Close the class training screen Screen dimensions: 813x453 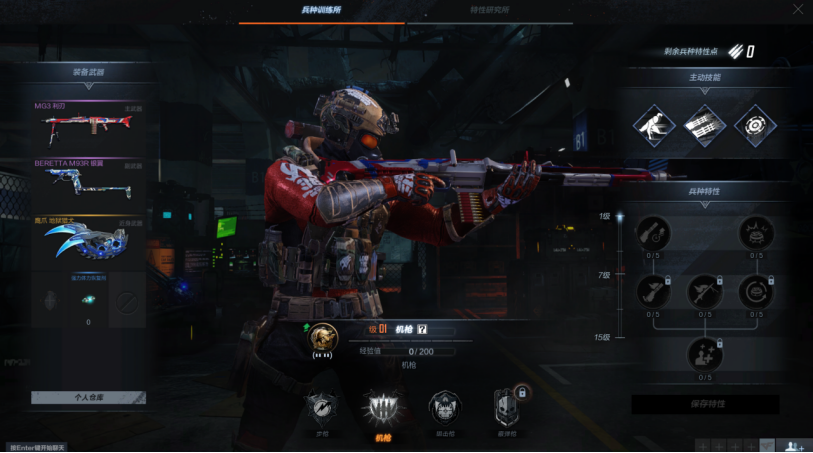pos(797,9)
